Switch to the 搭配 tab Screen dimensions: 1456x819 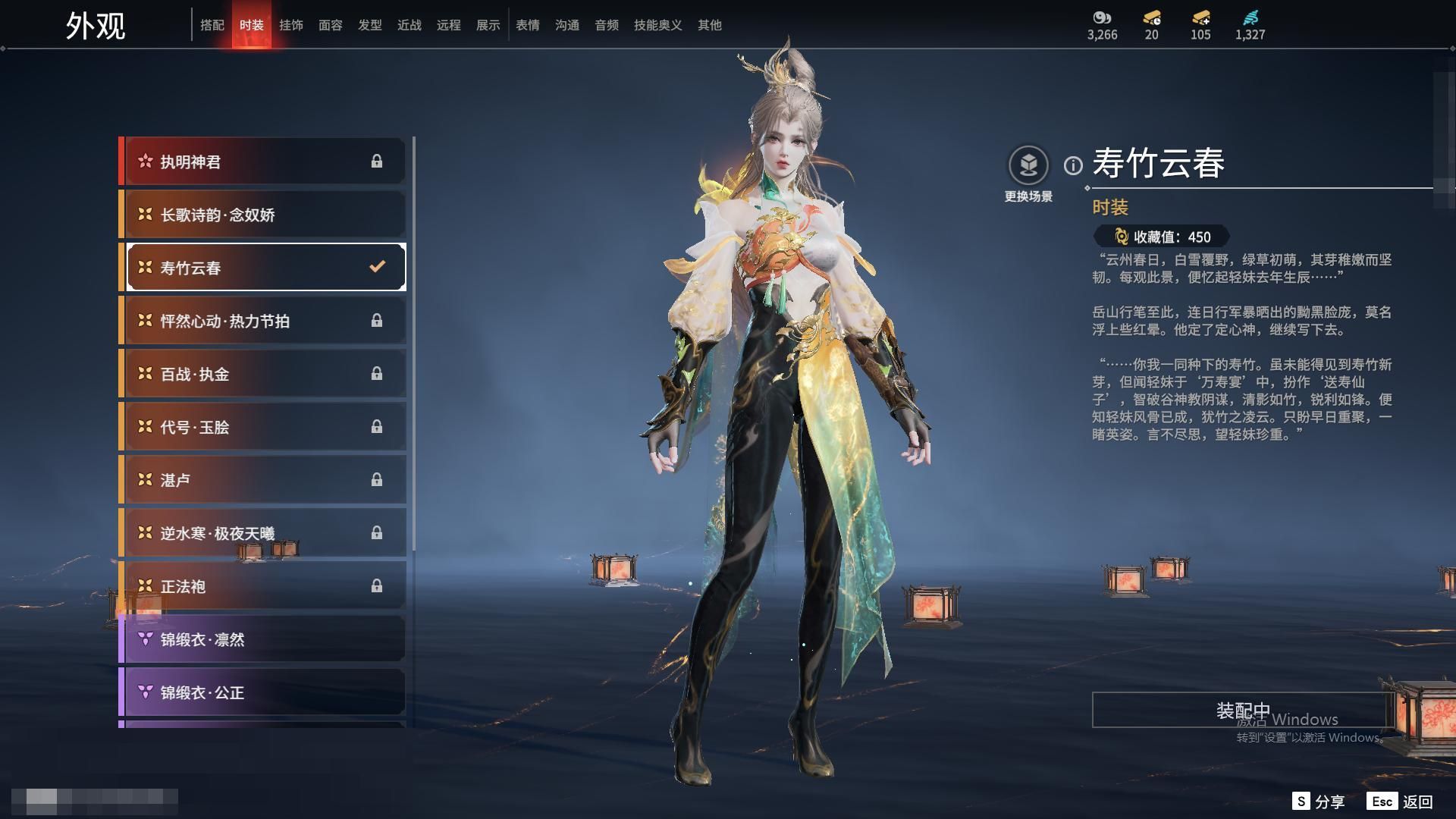[x=212, y=25]
